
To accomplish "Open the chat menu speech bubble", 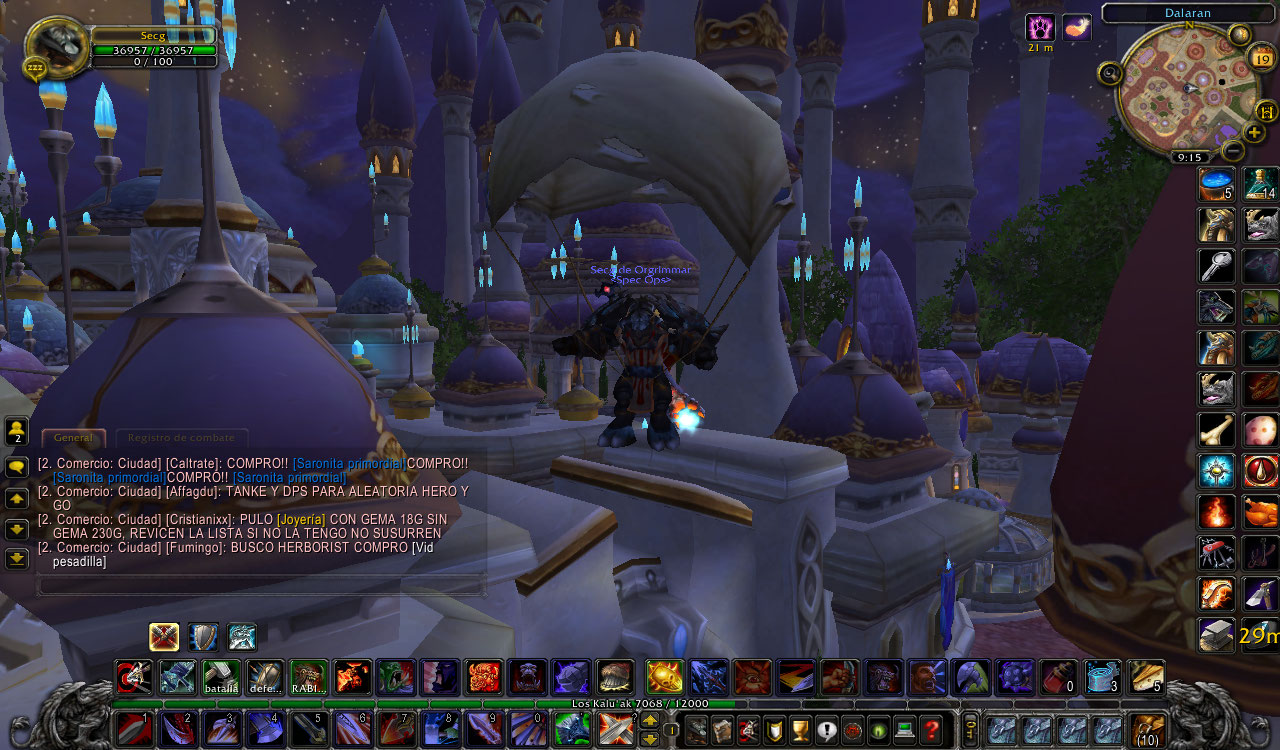I will point(16,466).
